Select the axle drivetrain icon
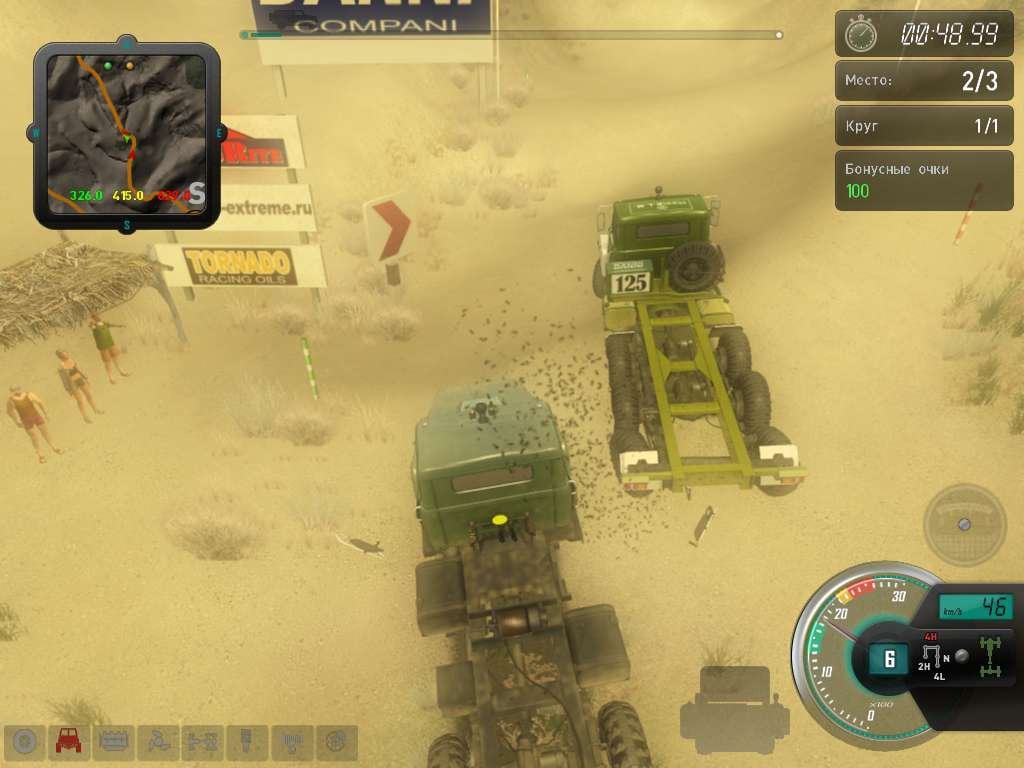Image resolution: width=1024 pixels, height=768 pixels. tap(201, 741)
